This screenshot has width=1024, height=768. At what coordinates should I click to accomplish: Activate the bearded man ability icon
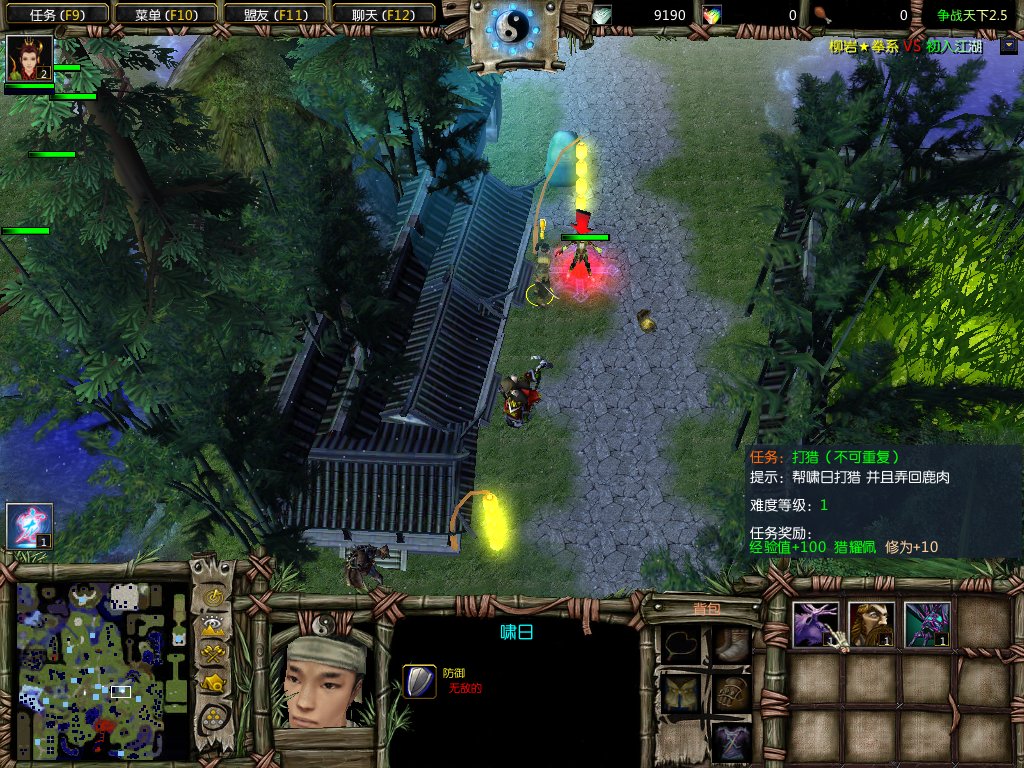[870, 624]
